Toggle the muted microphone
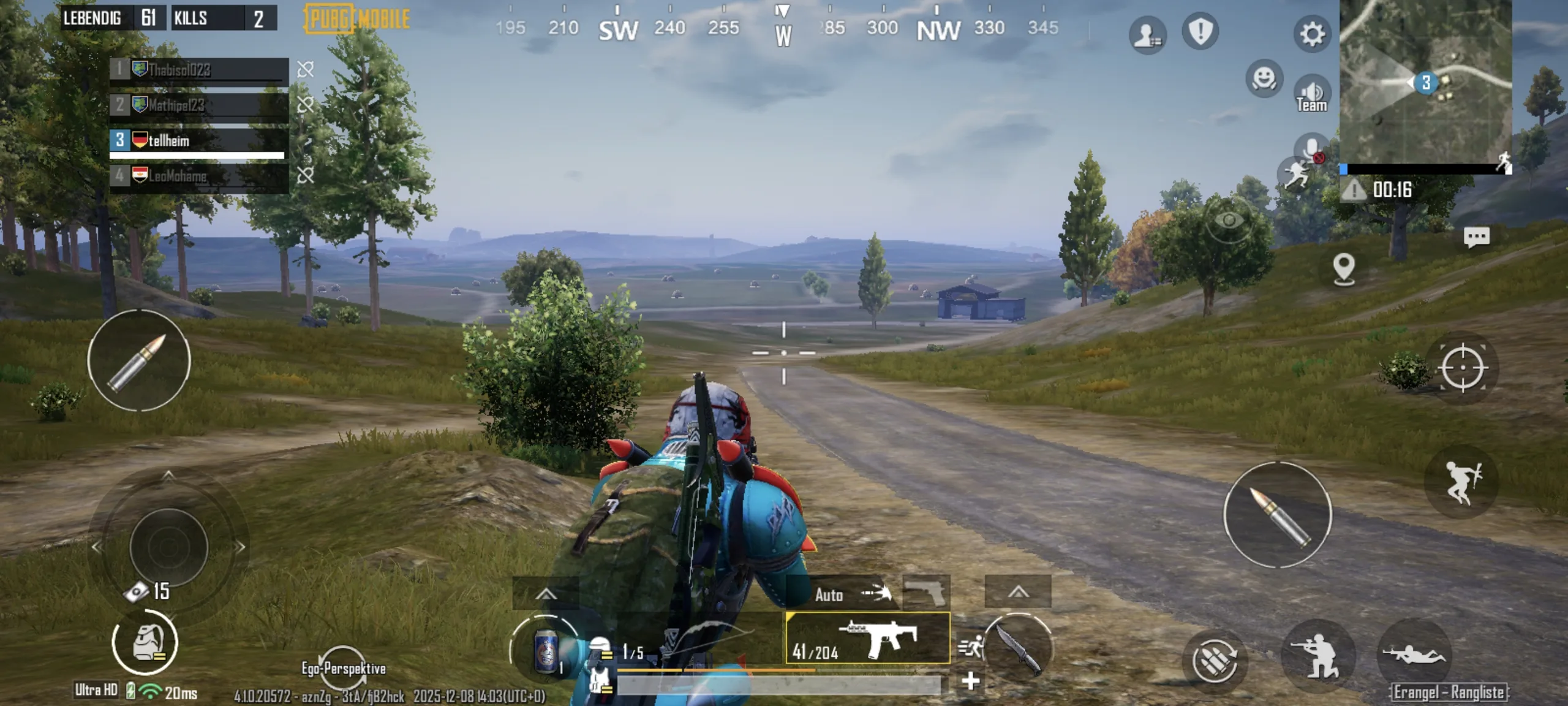The image size is (1568, 706). coord(1311,149)
